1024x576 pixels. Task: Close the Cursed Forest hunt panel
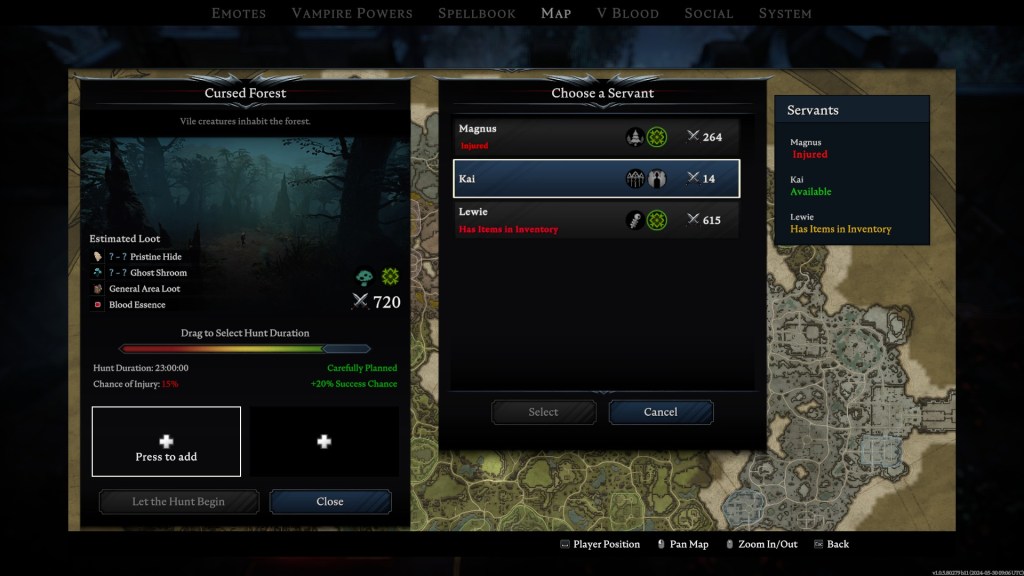point(330,501)
